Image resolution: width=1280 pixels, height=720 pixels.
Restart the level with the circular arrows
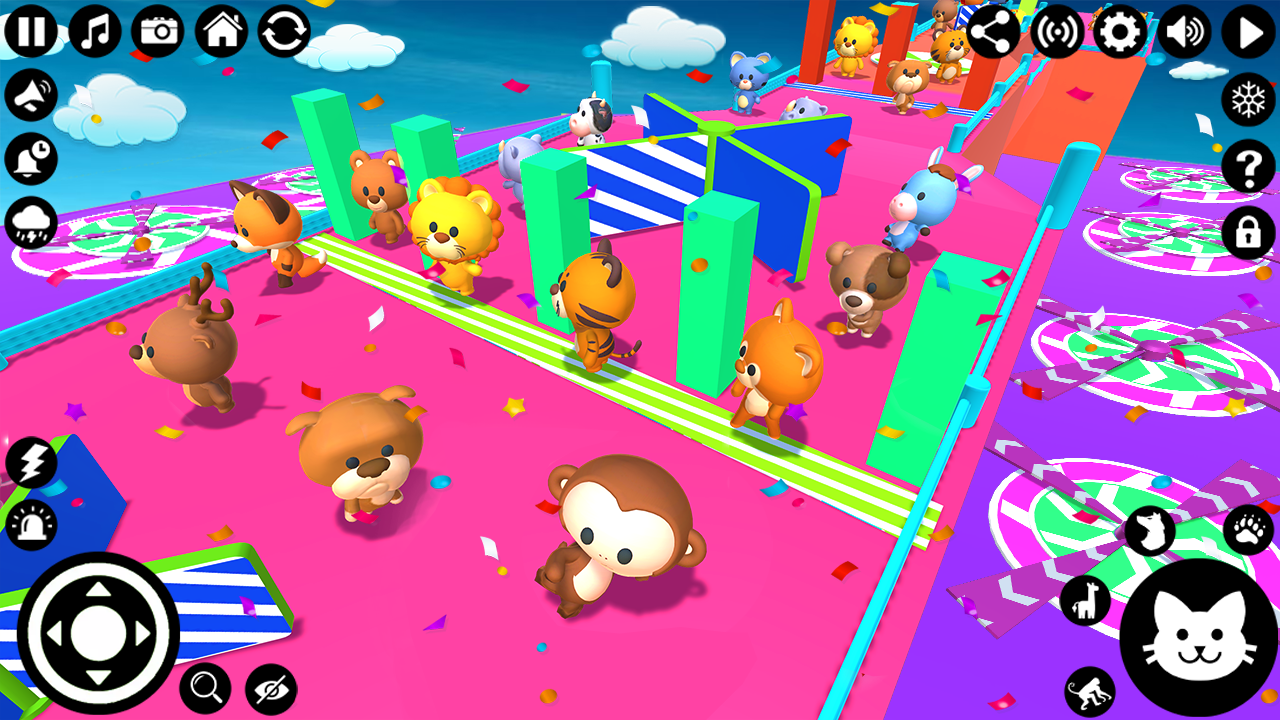[x=283, y=31]
